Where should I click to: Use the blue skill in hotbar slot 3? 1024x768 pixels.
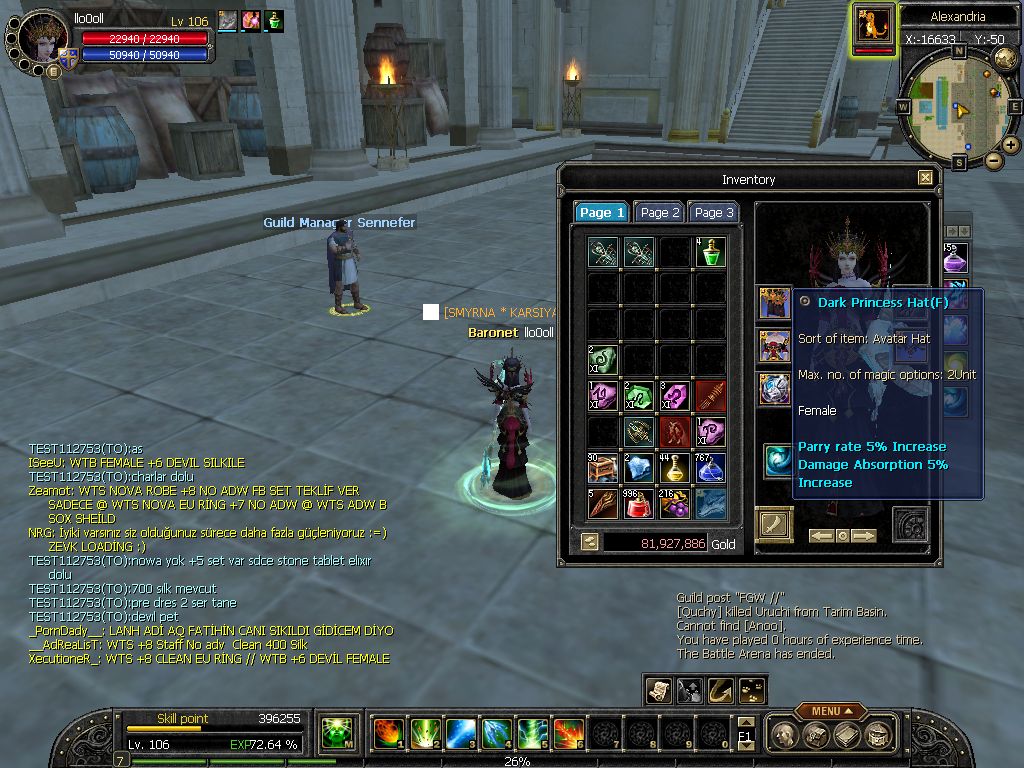click(460, 734)
